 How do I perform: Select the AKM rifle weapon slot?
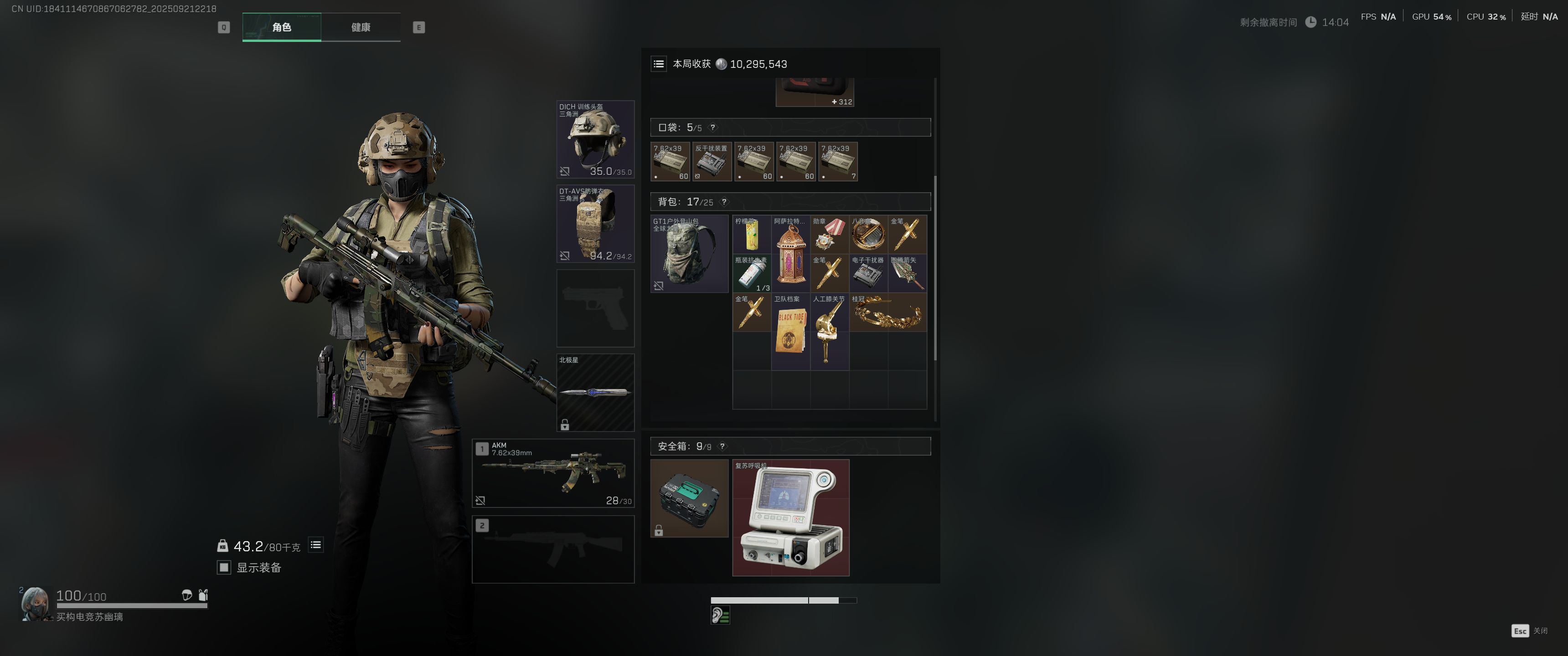(553, 473)
